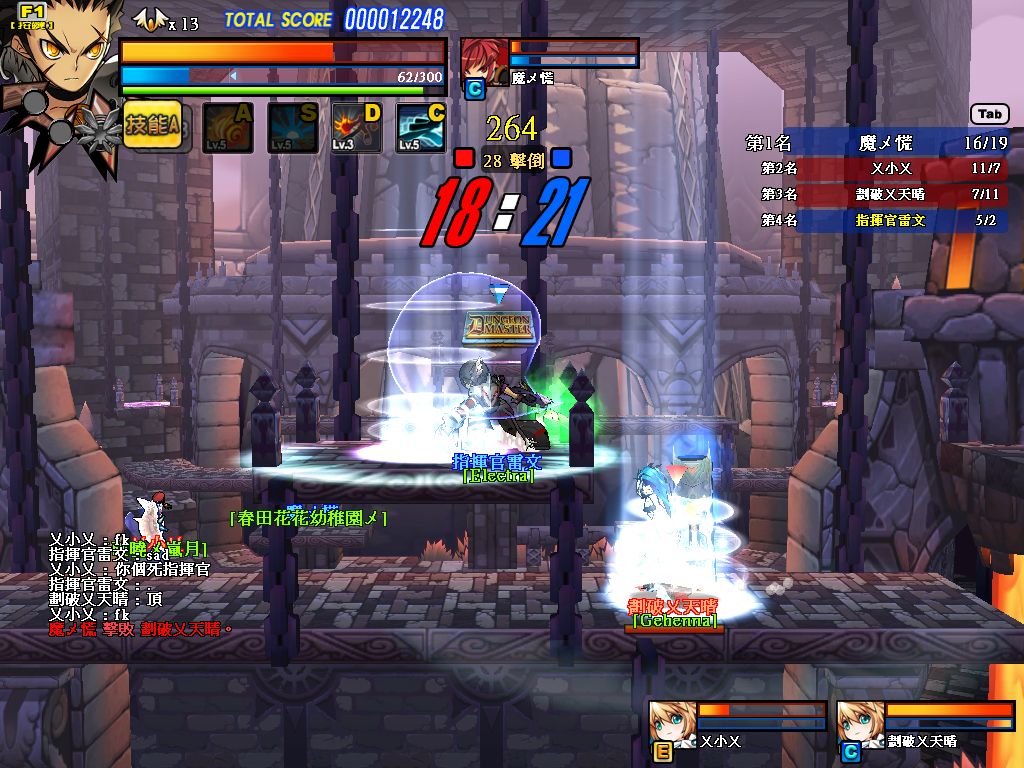This screenshot has width=1024, height=768.
Task: Click the shuriken emblem under your portrait
Action: 100,128
